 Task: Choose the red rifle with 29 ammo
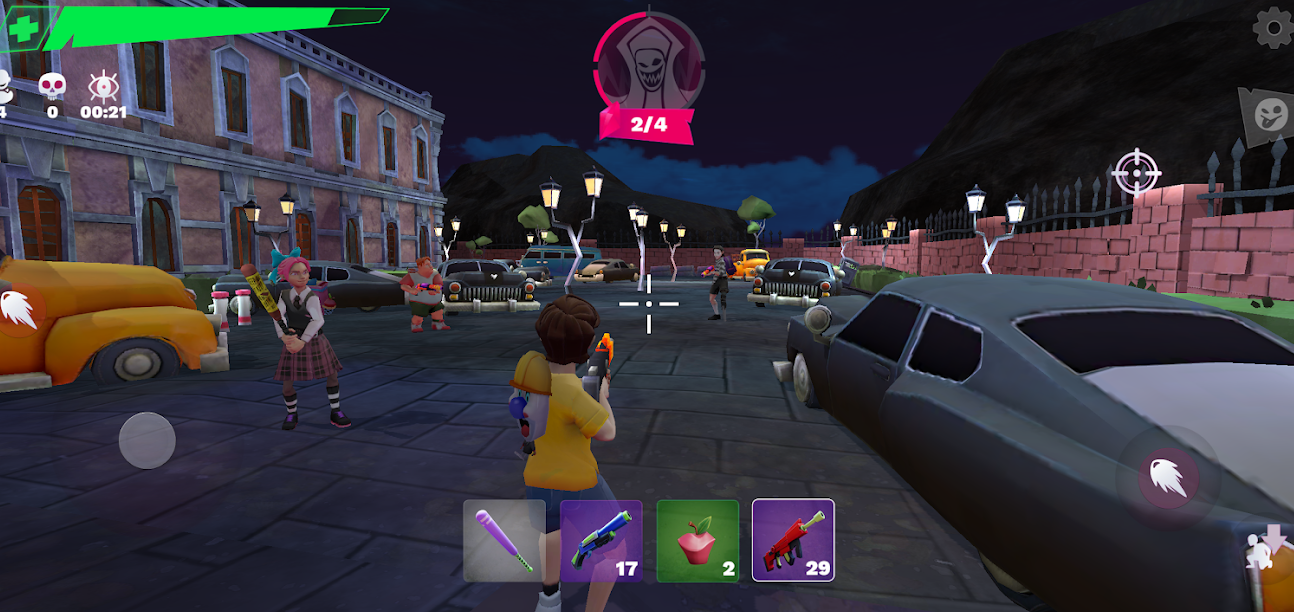793,540
